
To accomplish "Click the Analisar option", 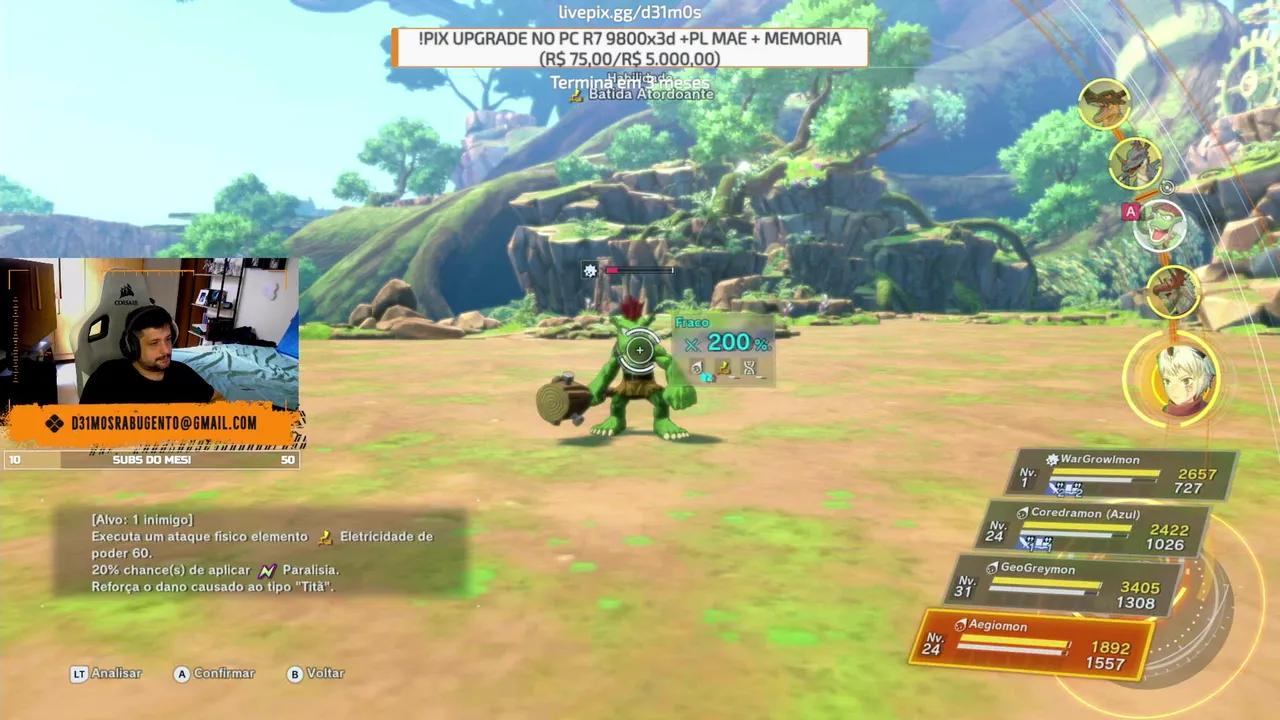I will click(x=106, y=674).
